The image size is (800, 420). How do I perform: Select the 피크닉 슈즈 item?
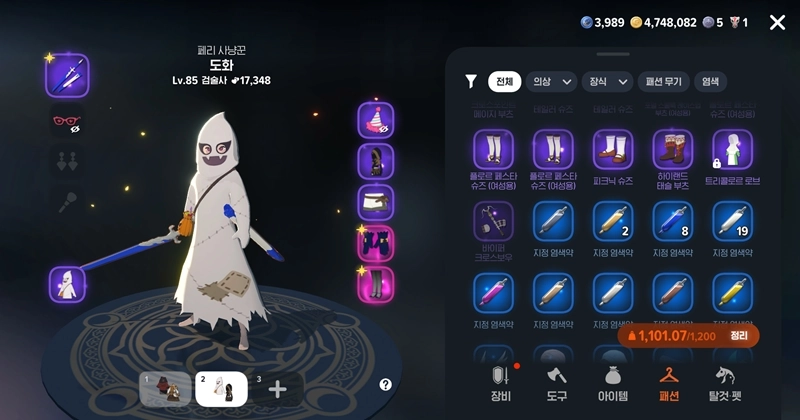point(613,150)
